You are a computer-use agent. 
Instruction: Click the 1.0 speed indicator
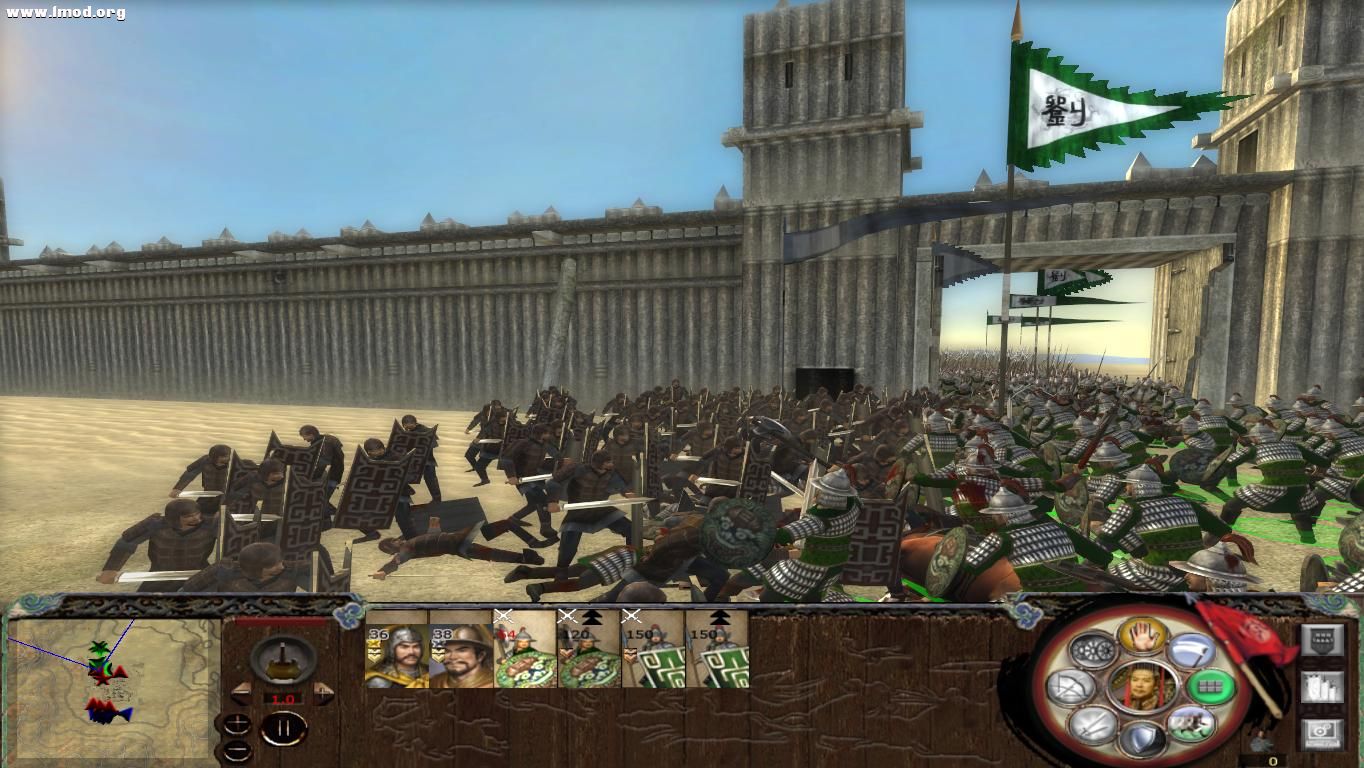pyautogui.click(x=283, y=698)
